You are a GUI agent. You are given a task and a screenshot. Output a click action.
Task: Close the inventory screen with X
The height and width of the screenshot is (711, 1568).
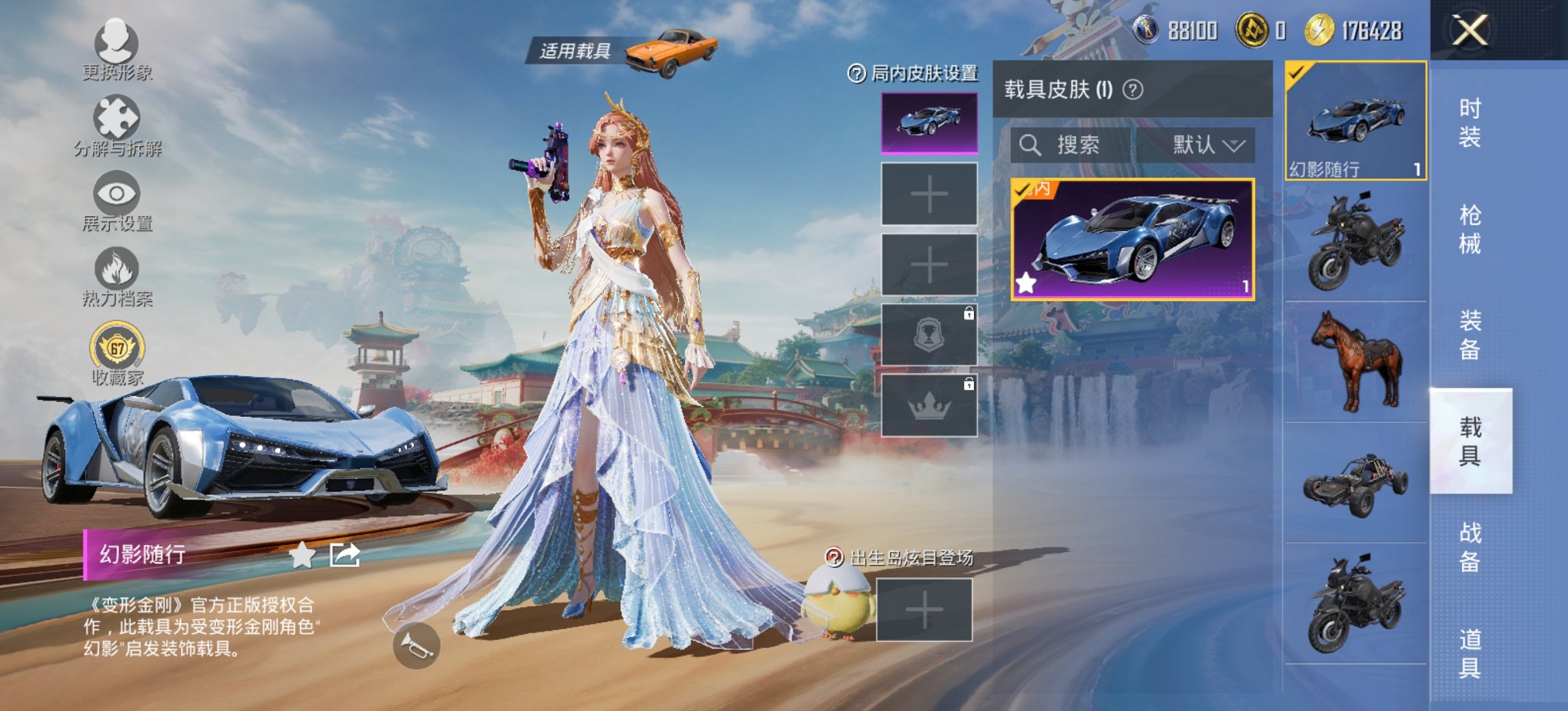coord(1470,31)
